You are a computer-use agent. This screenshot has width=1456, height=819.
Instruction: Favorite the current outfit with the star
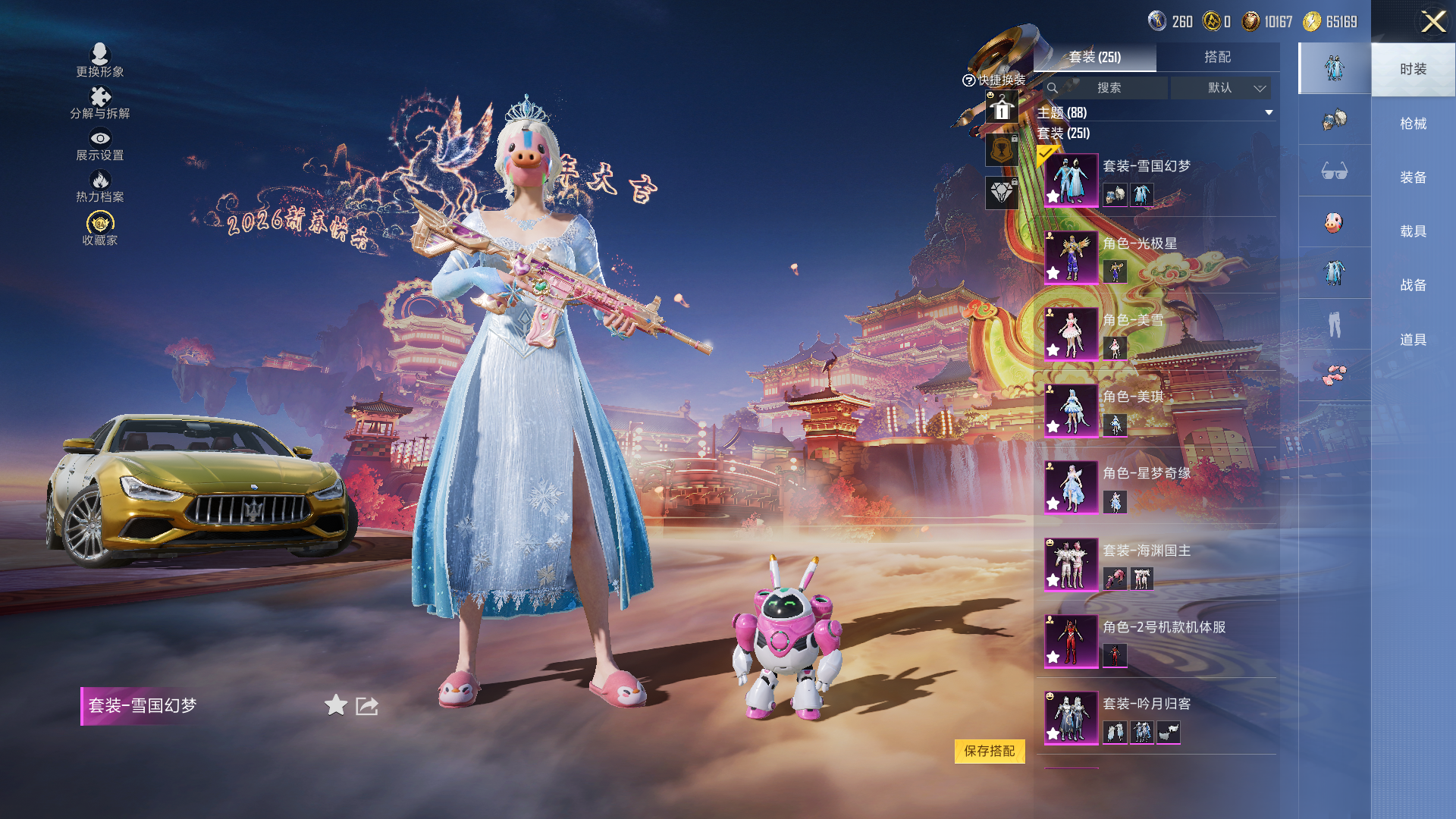click(x=336, y=705)
